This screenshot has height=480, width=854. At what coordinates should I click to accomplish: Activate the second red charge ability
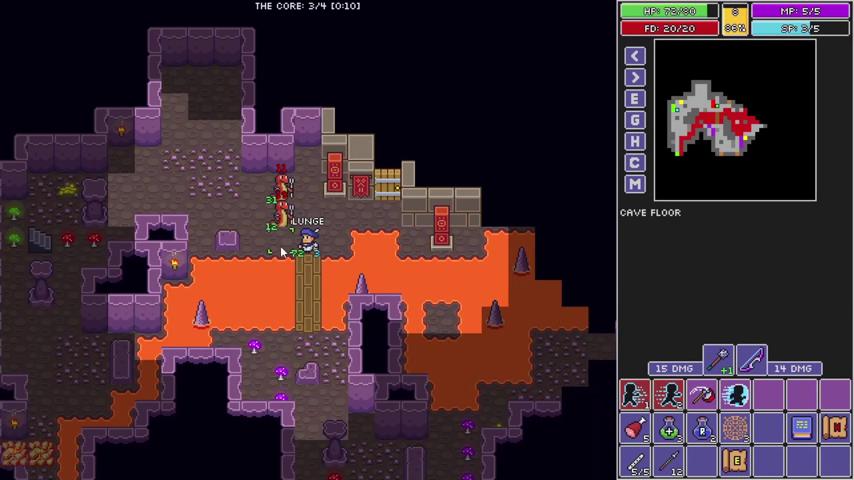point(668,395)
